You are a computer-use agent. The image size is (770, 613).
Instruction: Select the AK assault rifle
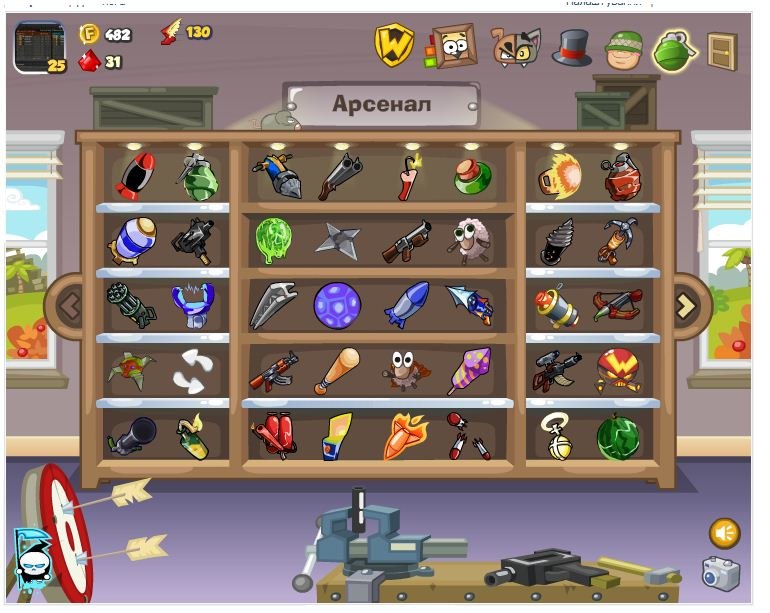coord(273,371)
